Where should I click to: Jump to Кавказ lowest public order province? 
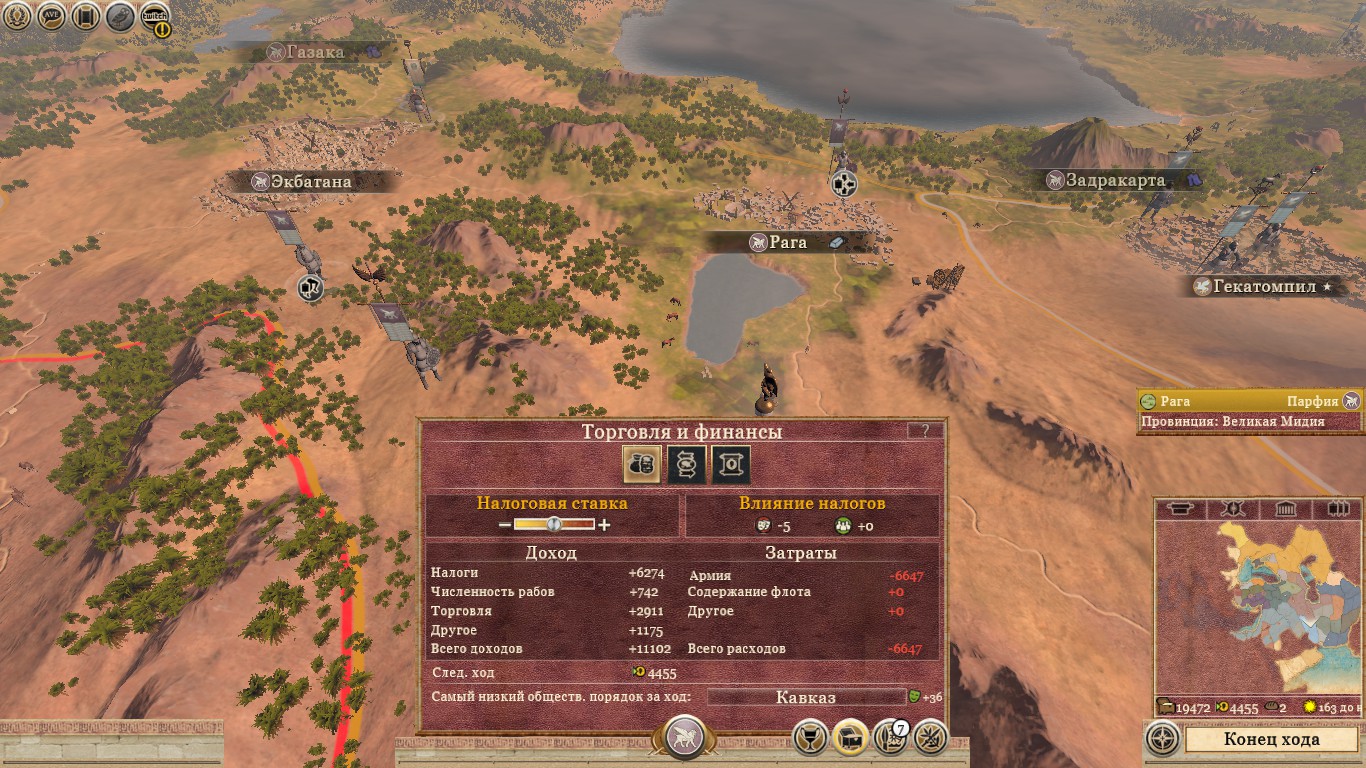click(x=805, y=697)
